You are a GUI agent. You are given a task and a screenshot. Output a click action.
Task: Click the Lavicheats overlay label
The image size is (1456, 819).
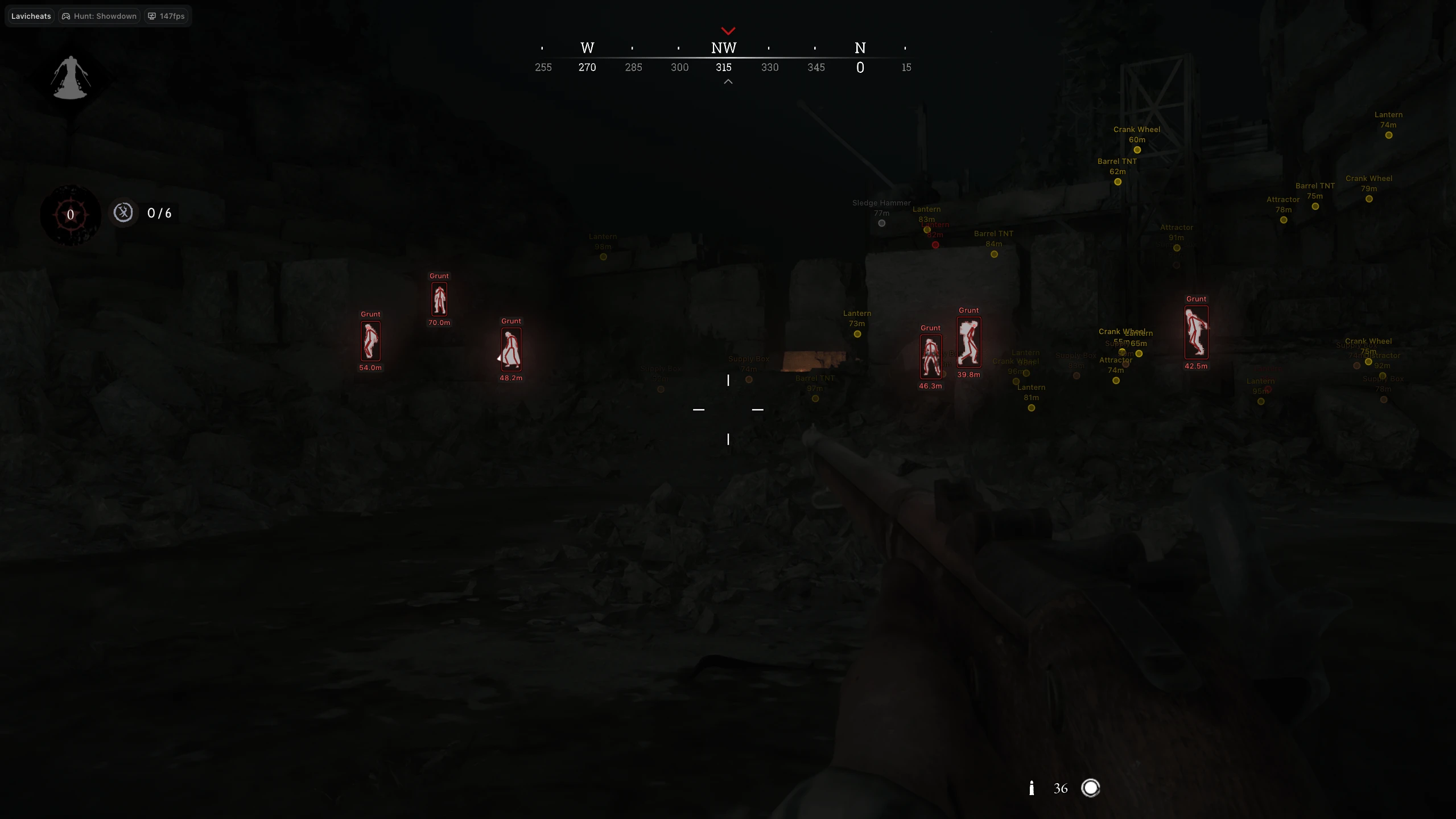point(31,16)
